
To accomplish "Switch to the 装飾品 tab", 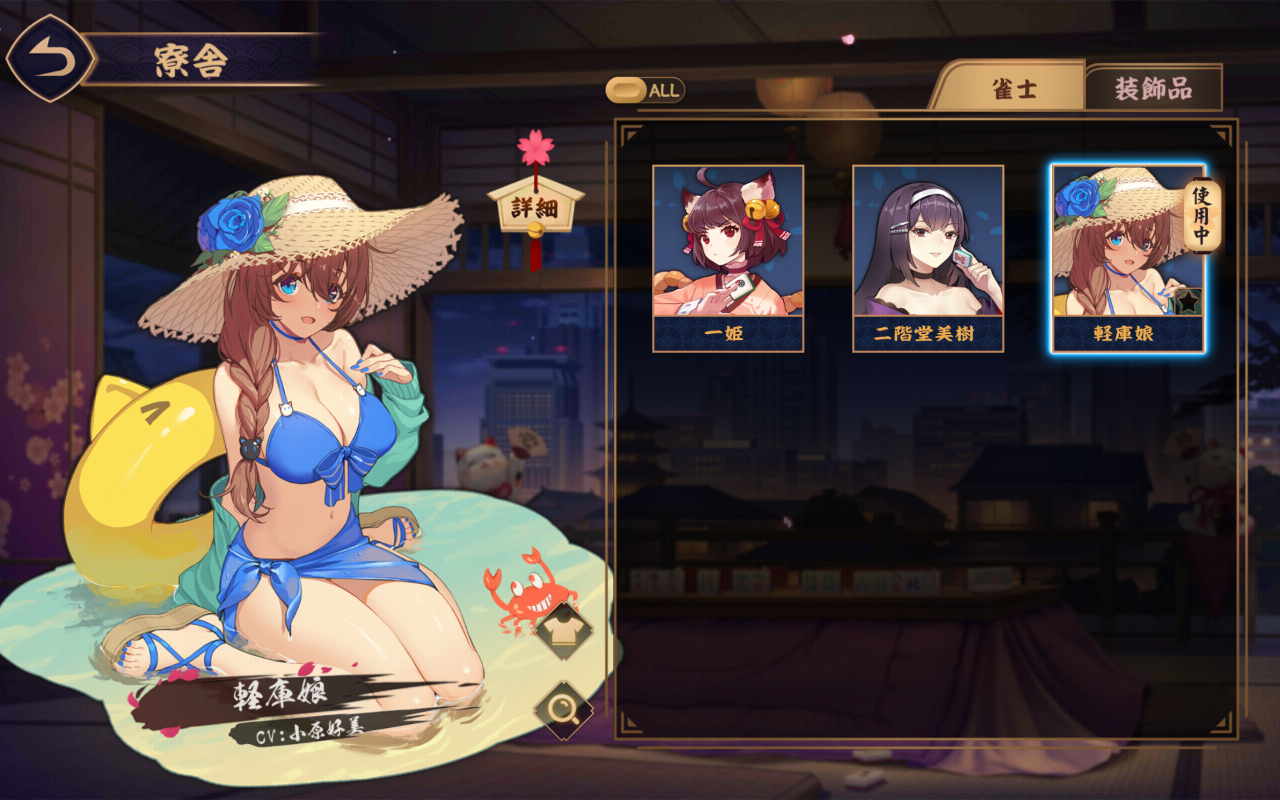I will coord(1153,89).
